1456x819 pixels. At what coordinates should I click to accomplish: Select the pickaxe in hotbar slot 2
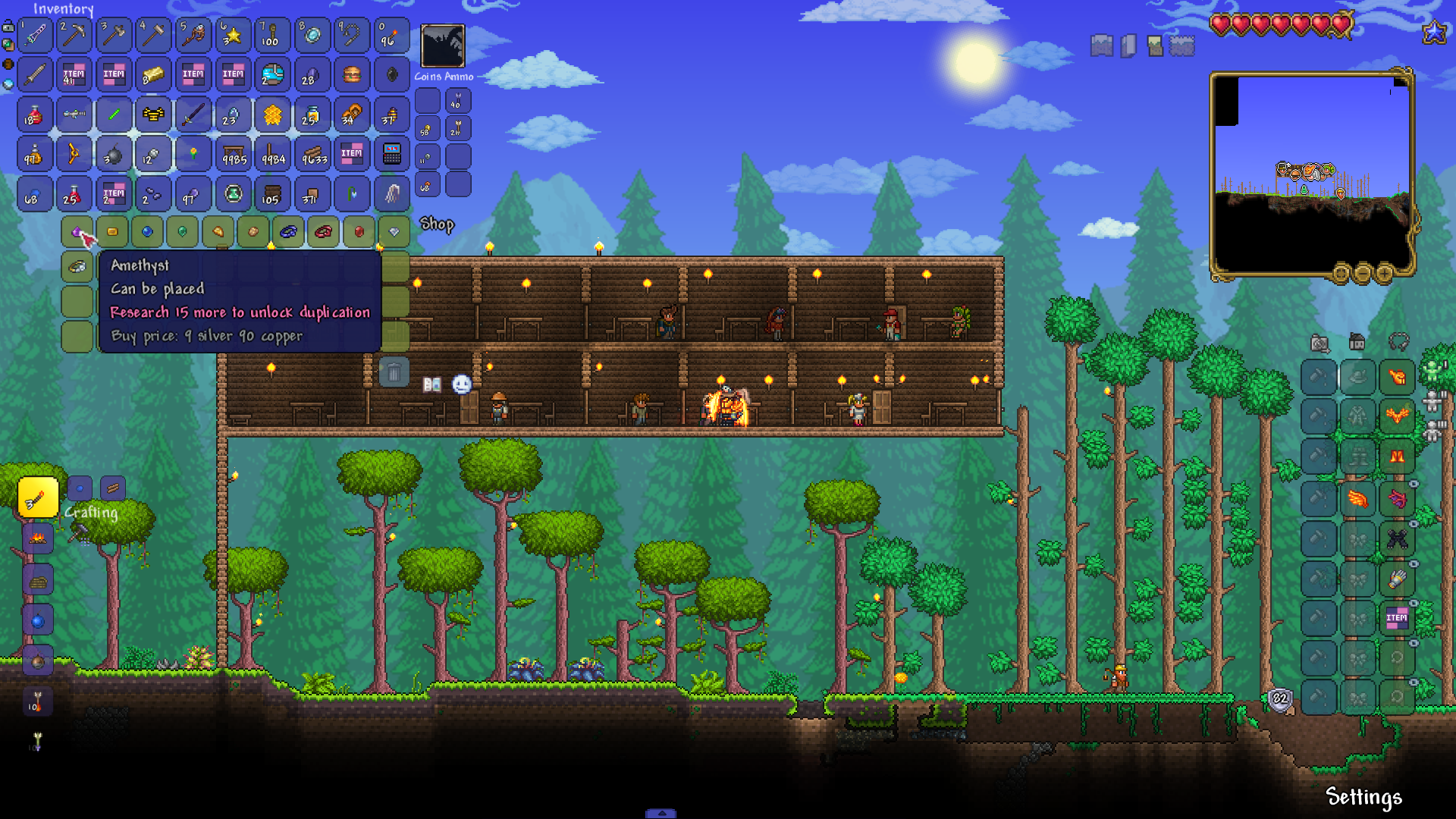pyautogui.click(x=74, y=35)
